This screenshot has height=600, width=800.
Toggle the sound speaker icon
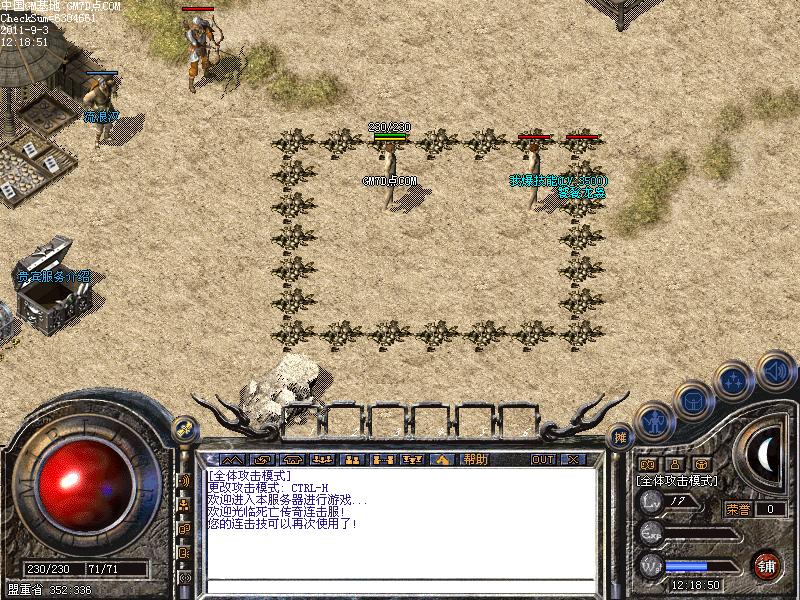(x=774, y=369)
